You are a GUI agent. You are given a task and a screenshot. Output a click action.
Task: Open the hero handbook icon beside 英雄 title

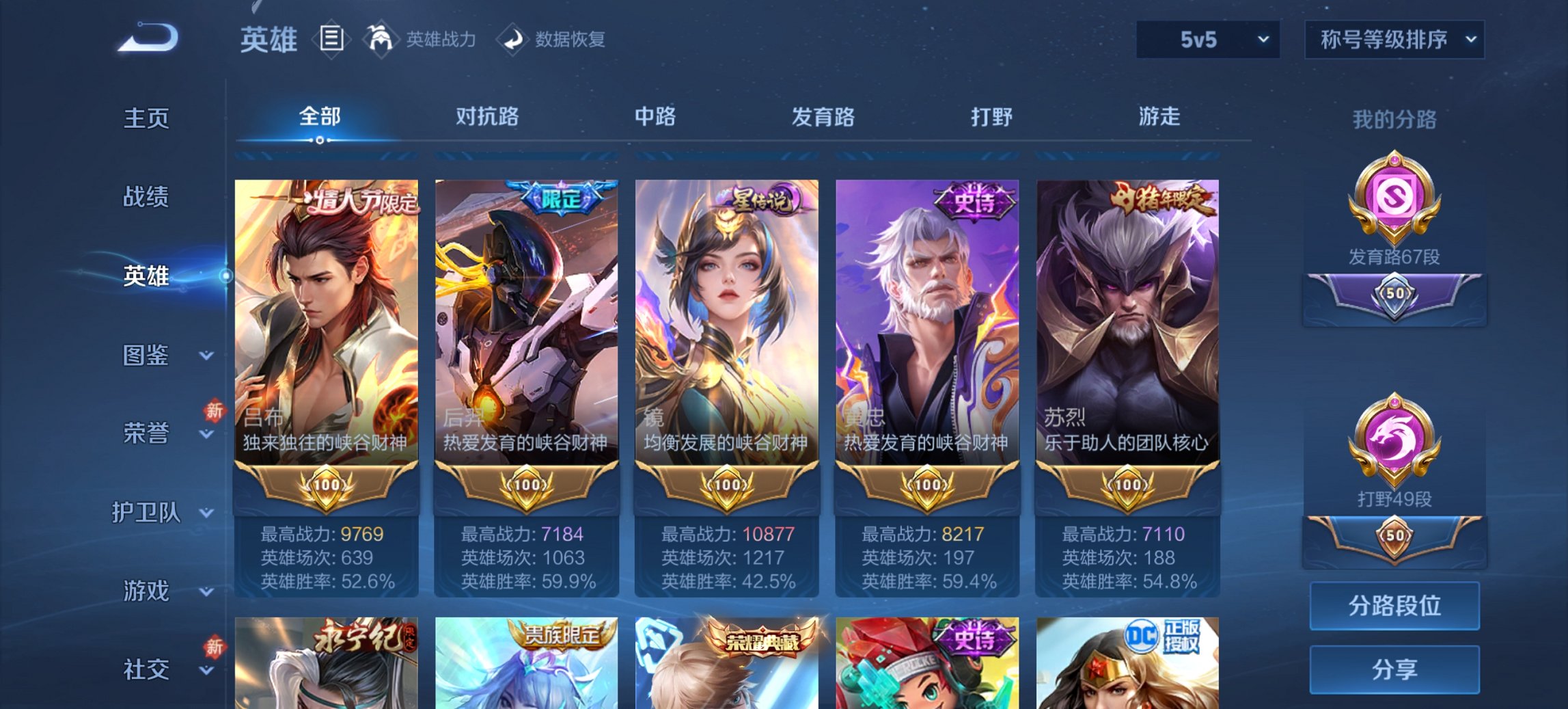pos(333,40)
